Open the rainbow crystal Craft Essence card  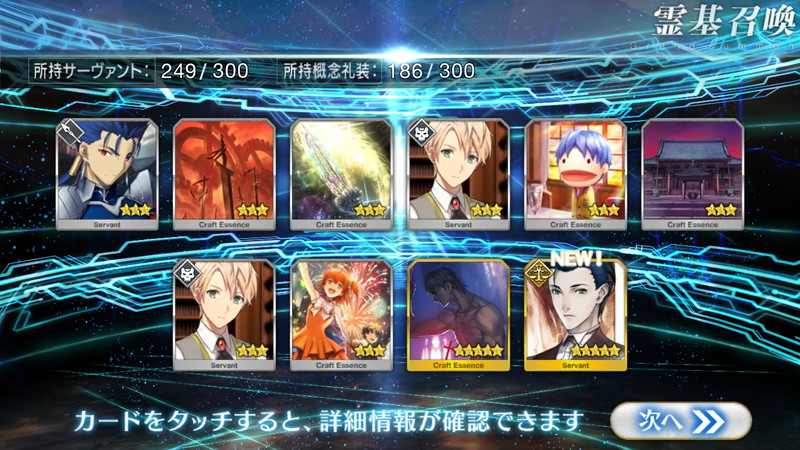[341, 174]
